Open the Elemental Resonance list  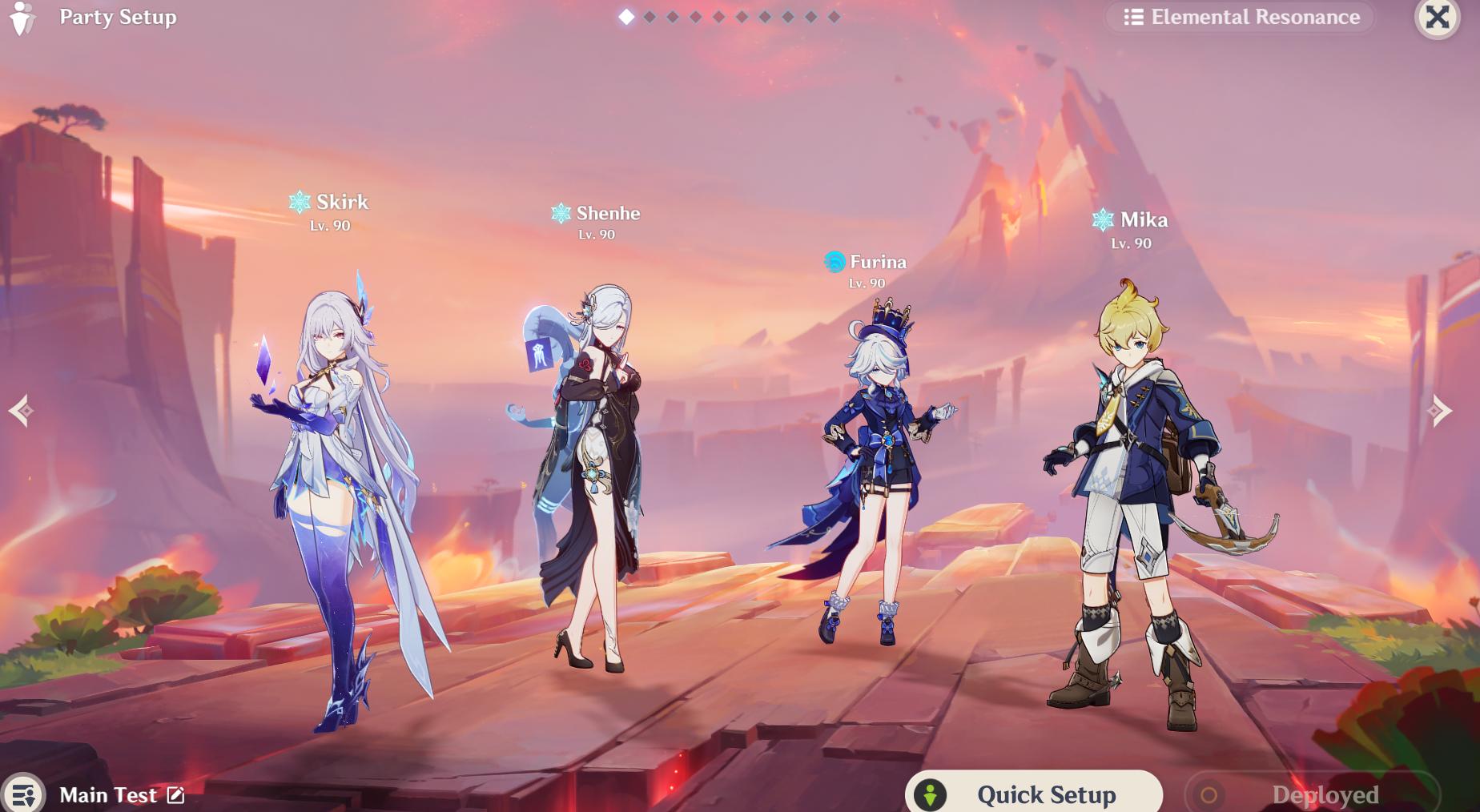pyautogui.click(x=1242, y=17)
